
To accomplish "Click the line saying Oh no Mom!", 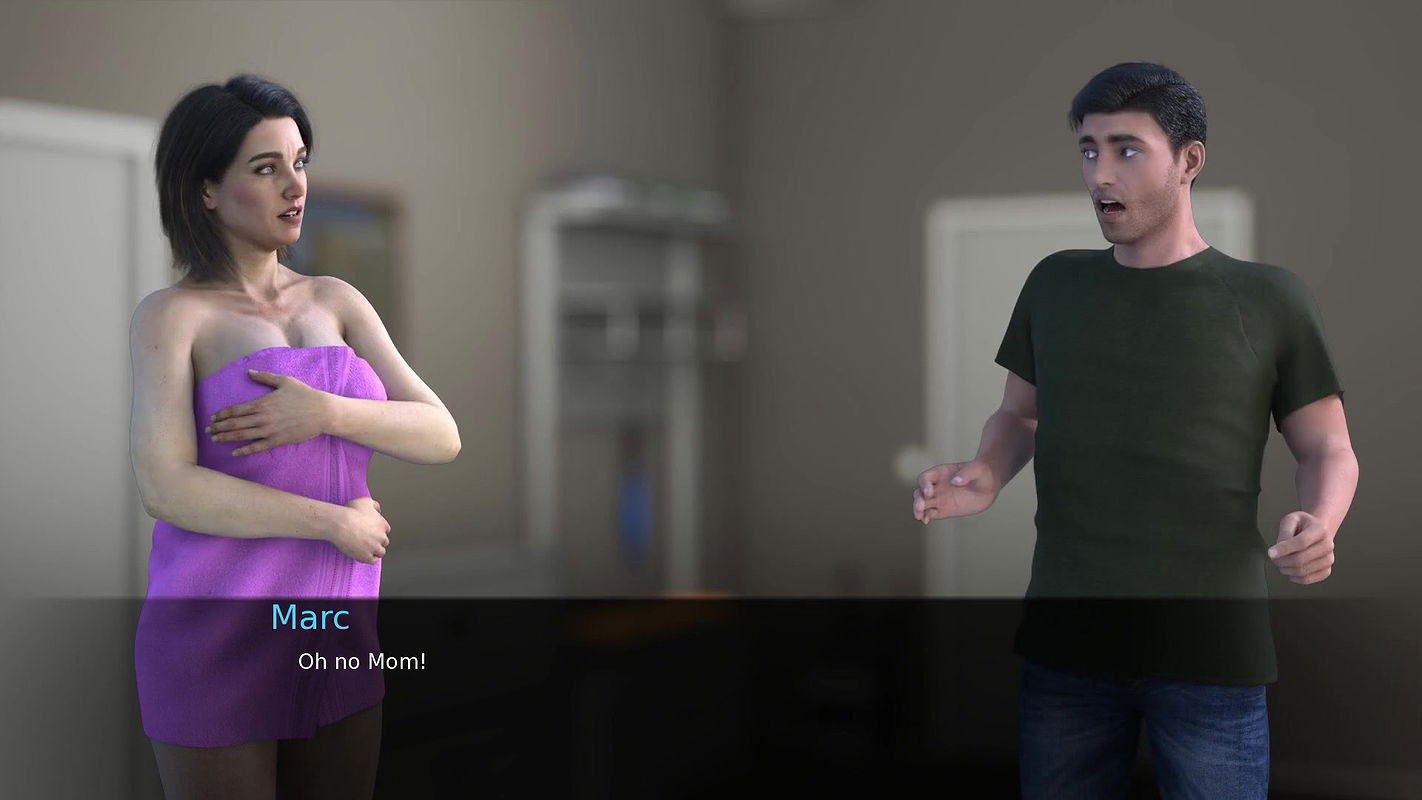I will click(362, 660).
